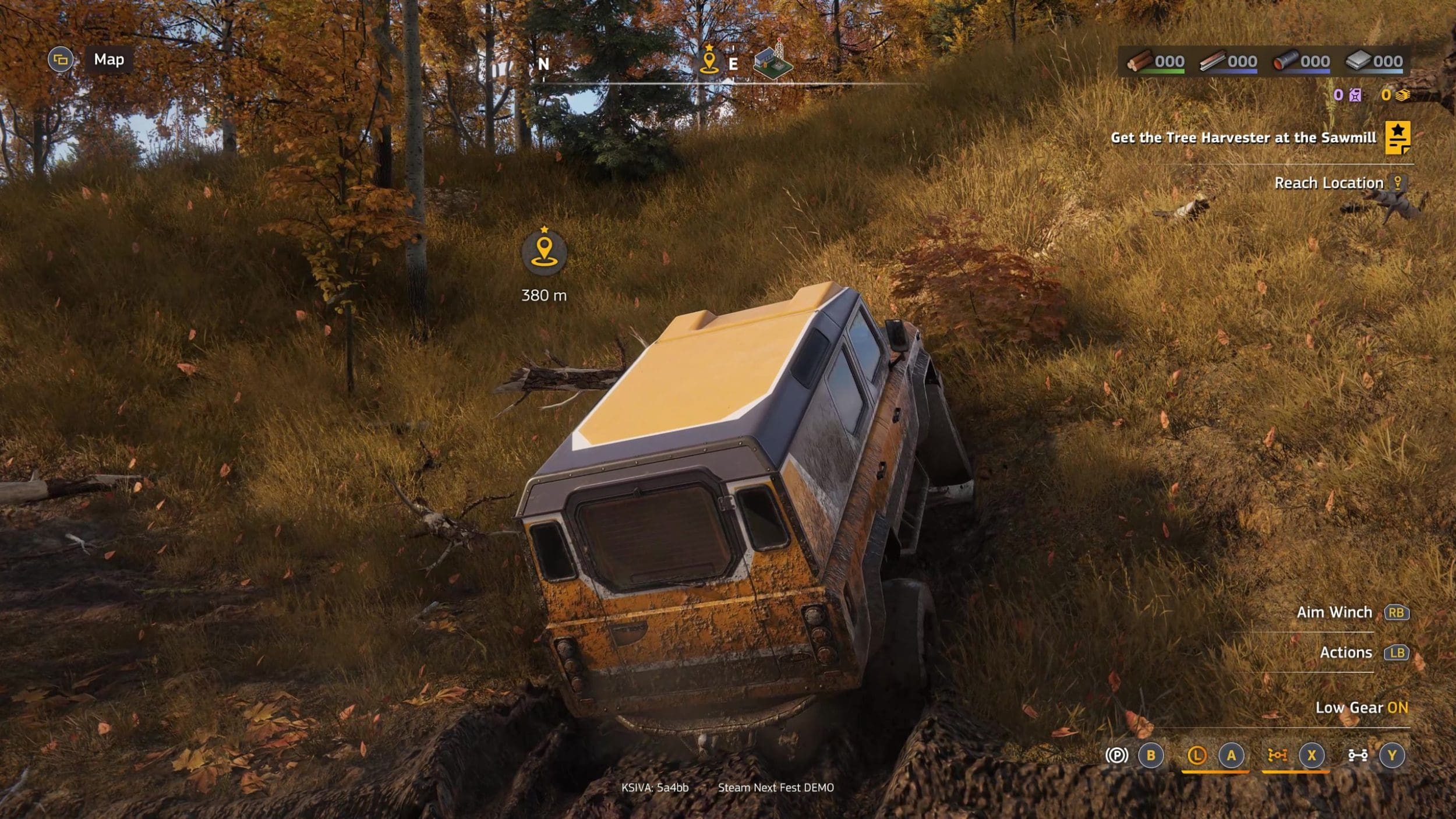The width and height of the screenshot is (1456, 819).
Task: Toggle the white differential lock axle icon
Action: coord(1358,756)
